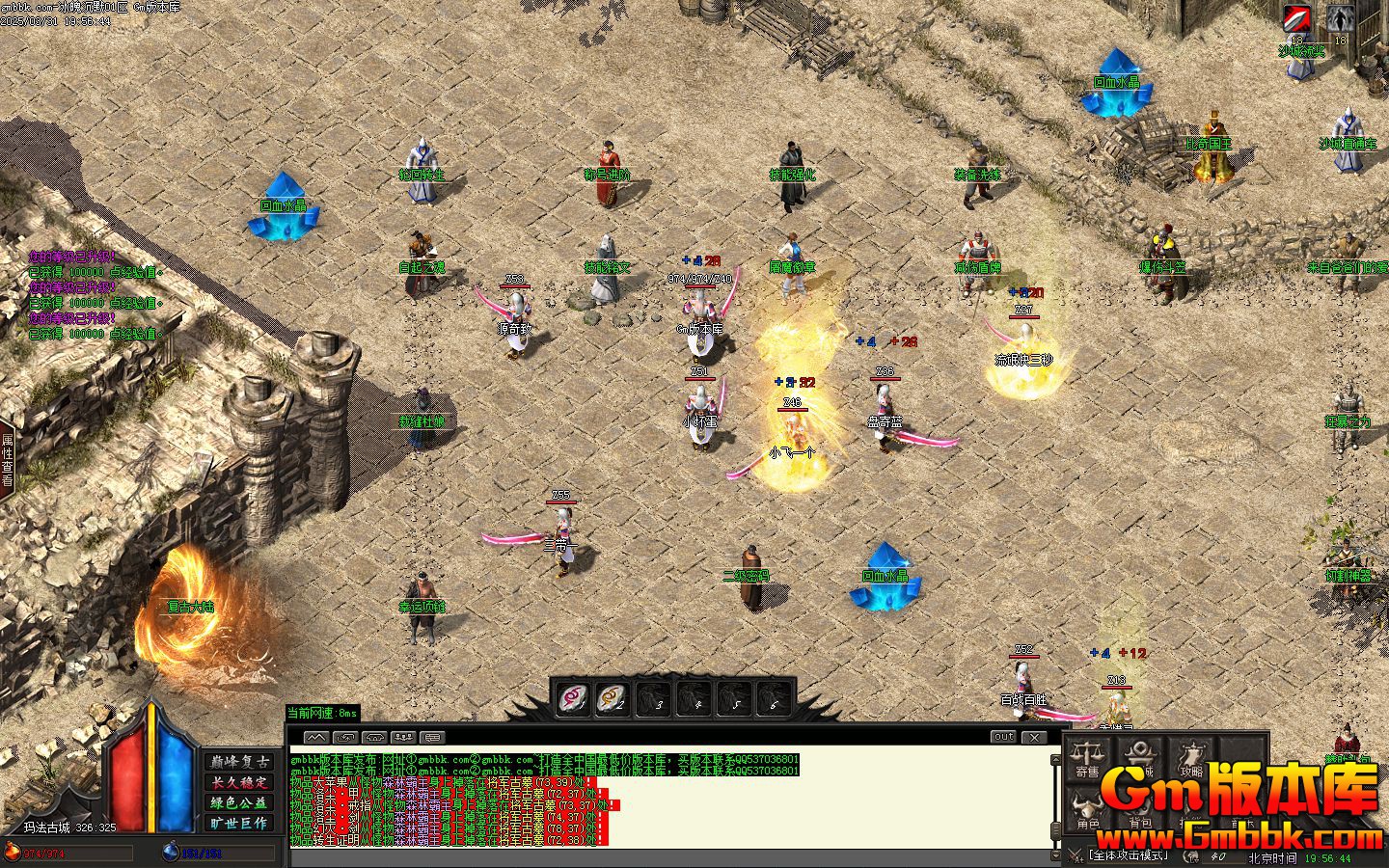Image resolution: width=1389 pixels, height=868 pixels.
Task: Click the red sword buff icon
Action: (x=1297, y=18)
